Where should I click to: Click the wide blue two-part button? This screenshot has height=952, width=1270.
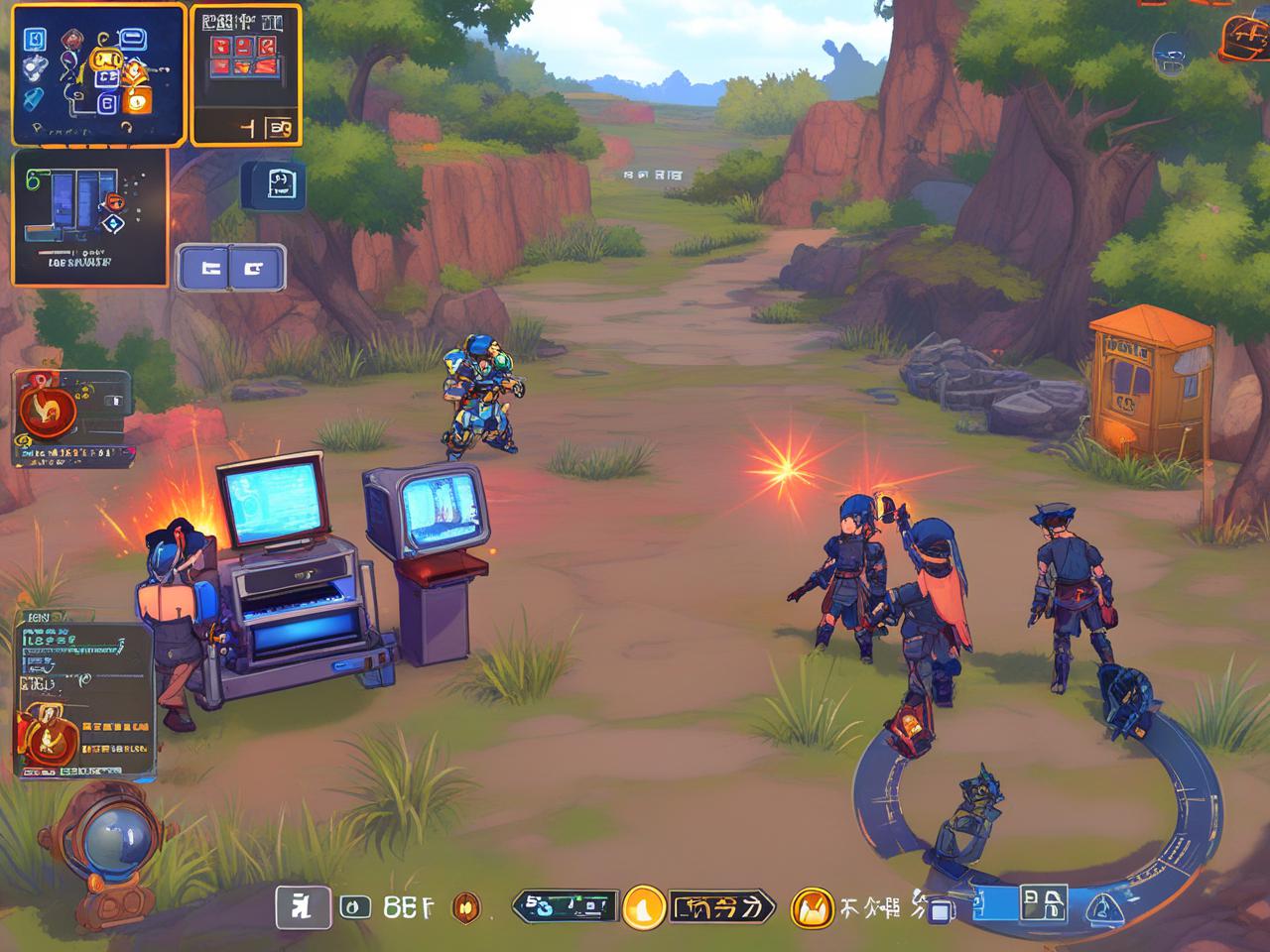coord(231,268)
